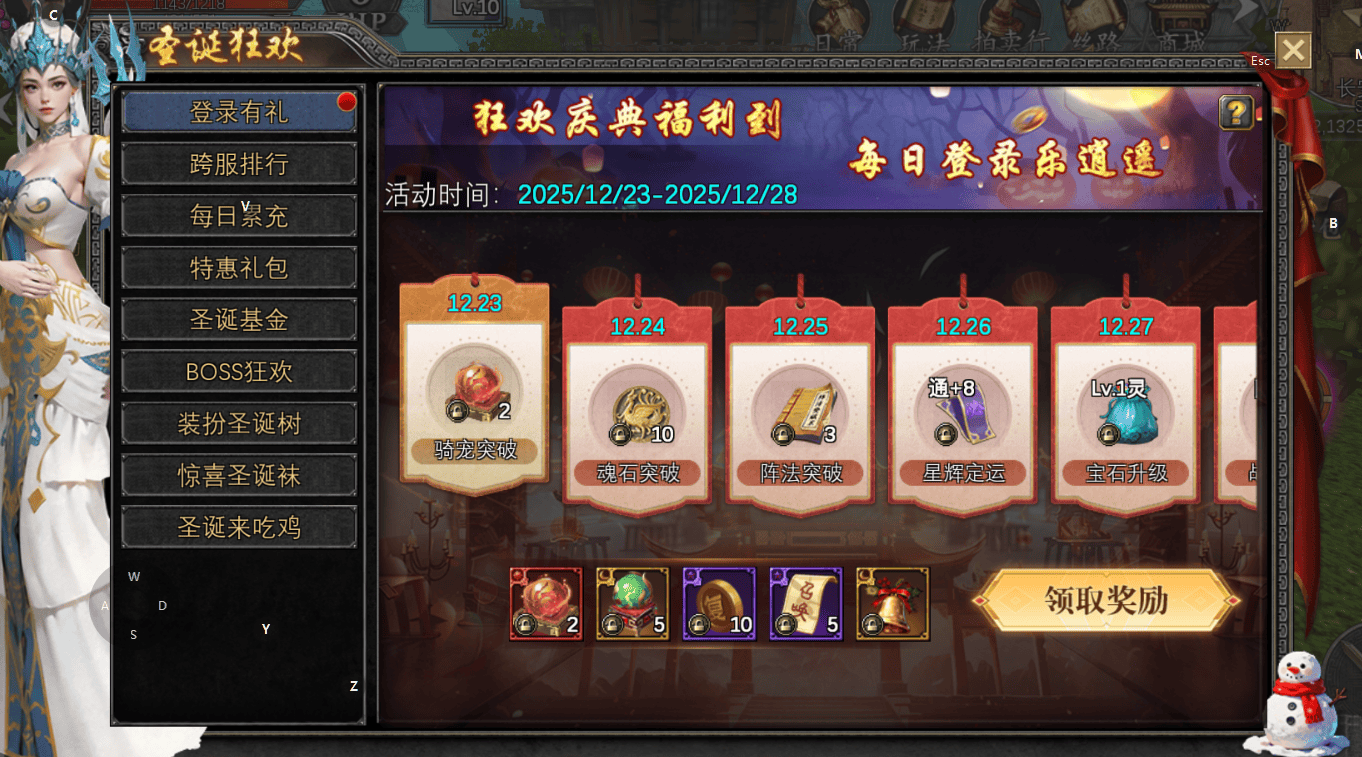Inspect the Christmas bell reward icon
The height and width of the screenshot is (757, 1362).
893,604
